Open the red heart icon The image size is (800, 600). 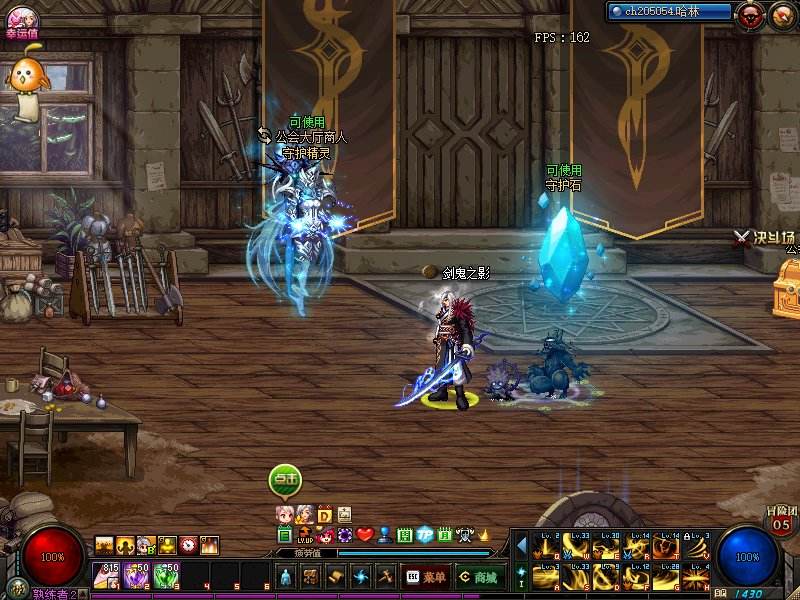click(x=365, y=535)
